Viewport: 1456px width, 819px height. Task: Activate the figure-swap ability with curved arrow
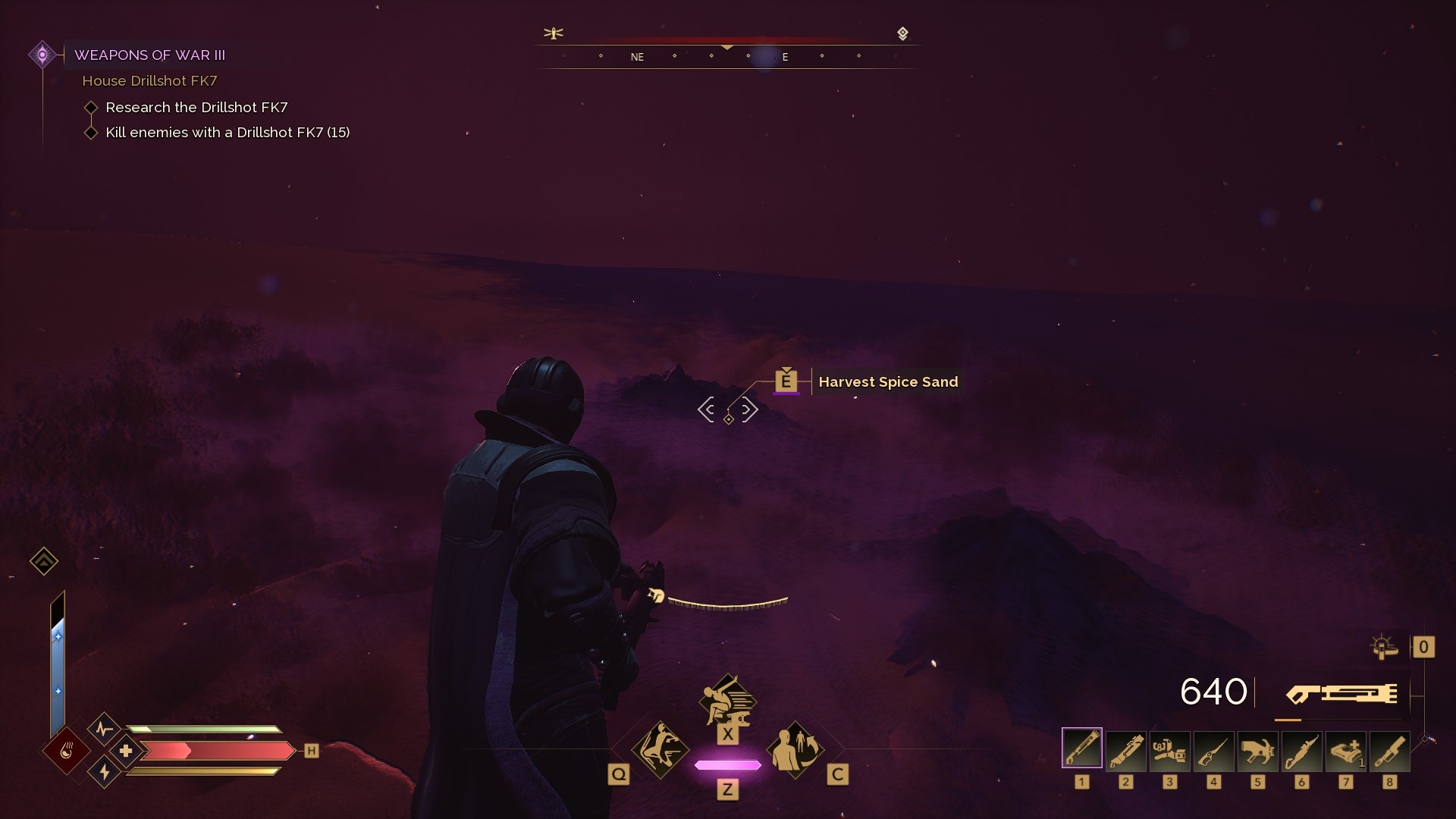[795, 750]
